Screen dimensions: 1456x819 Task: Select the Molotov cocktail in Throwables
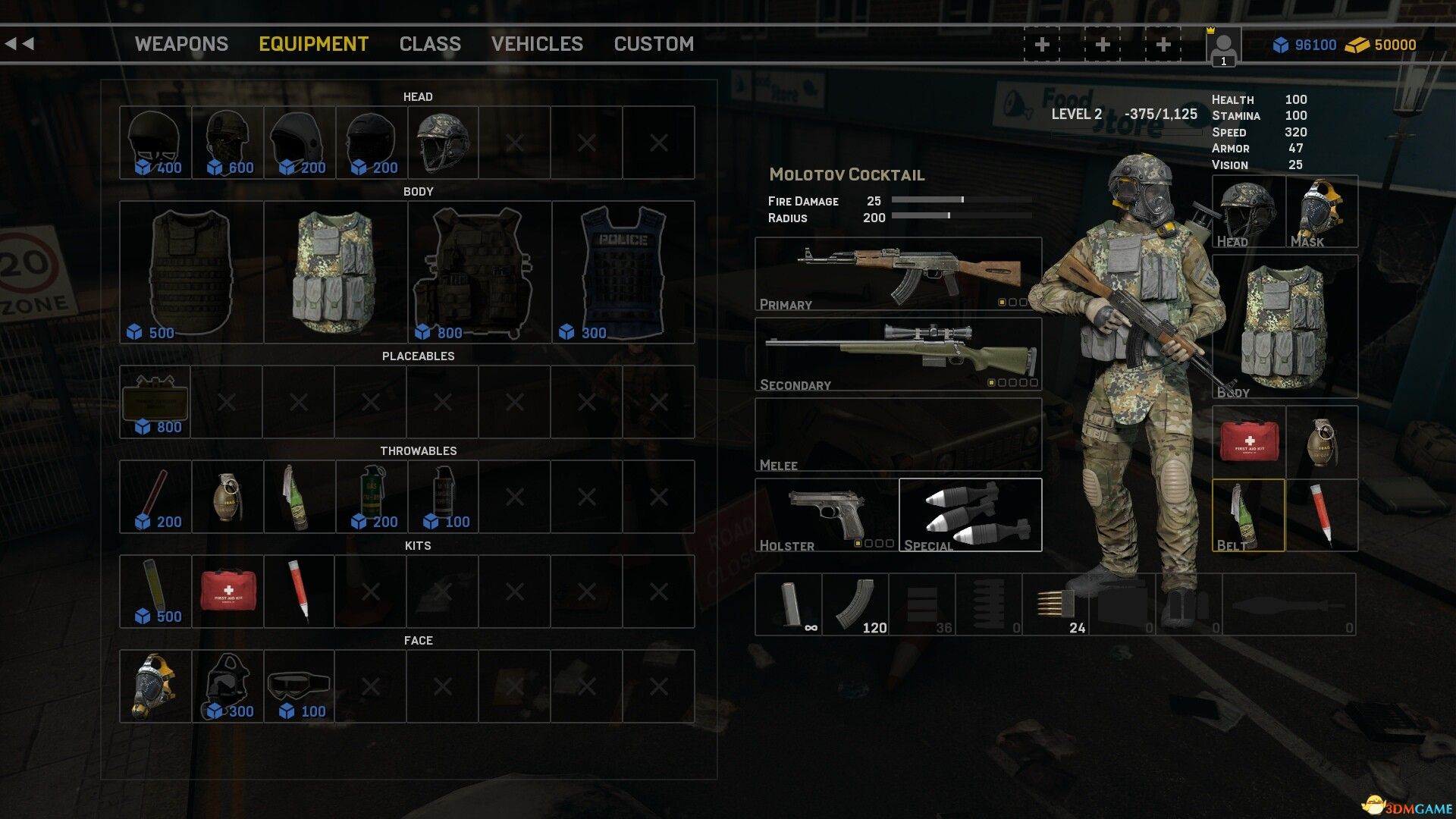click(x=299, y=497)
